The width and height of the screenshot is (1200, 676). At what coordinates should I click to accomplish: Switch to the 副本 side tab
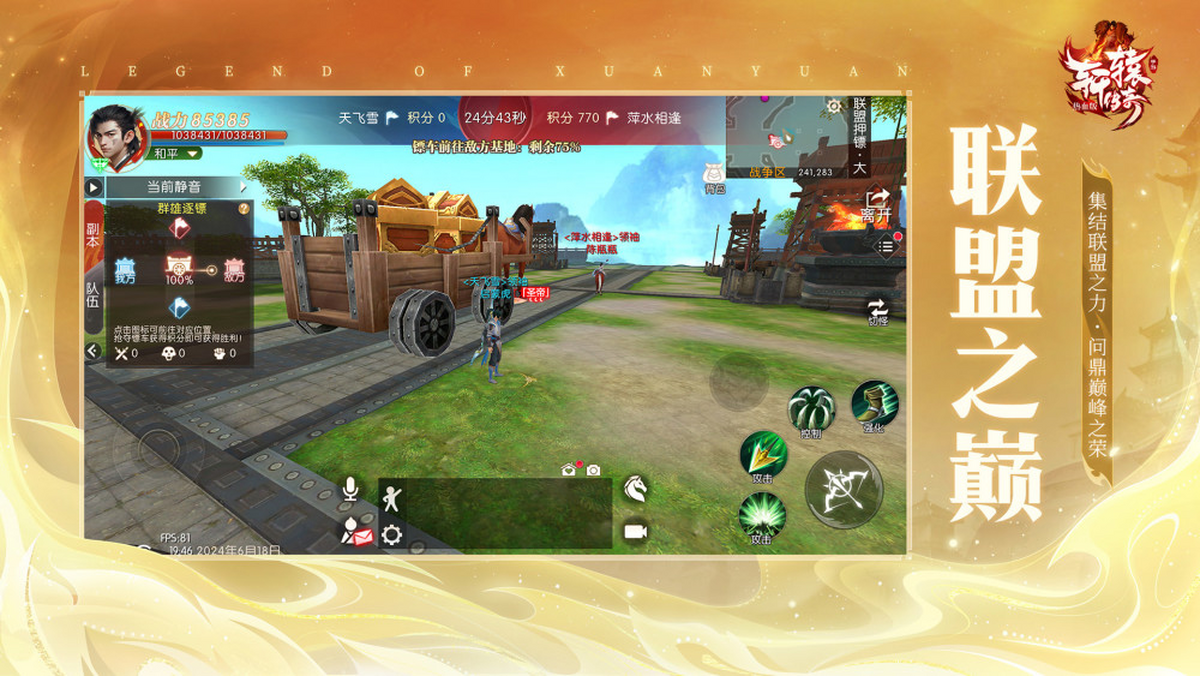94,234
